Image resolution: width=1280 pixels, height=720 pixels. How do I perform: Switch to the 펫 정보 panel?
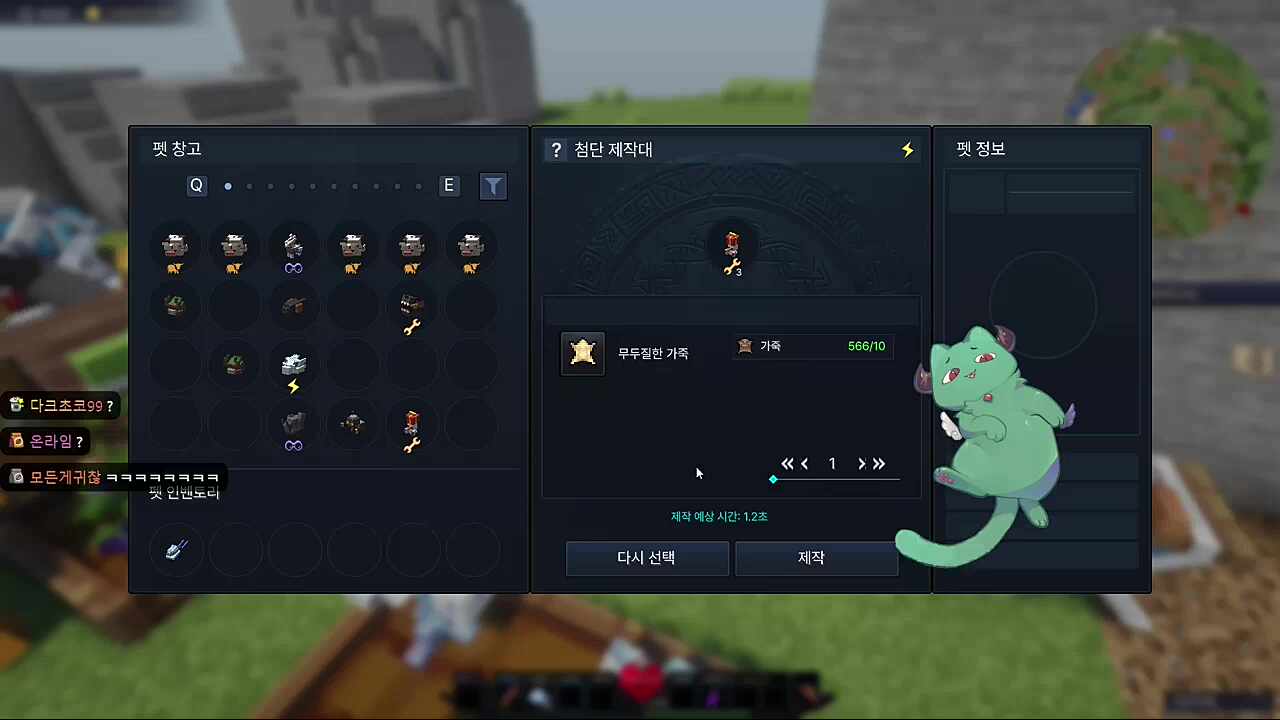click(x=980, y=148)
